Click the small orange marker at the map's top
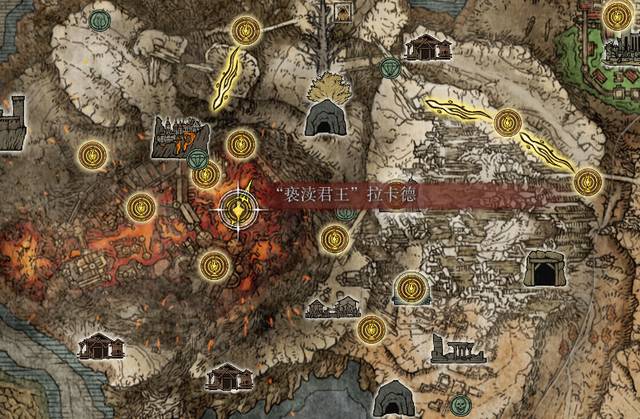Image resolution: width=640 pixels, height=419 pixels. pyautogui.click(x=342, y=11)
